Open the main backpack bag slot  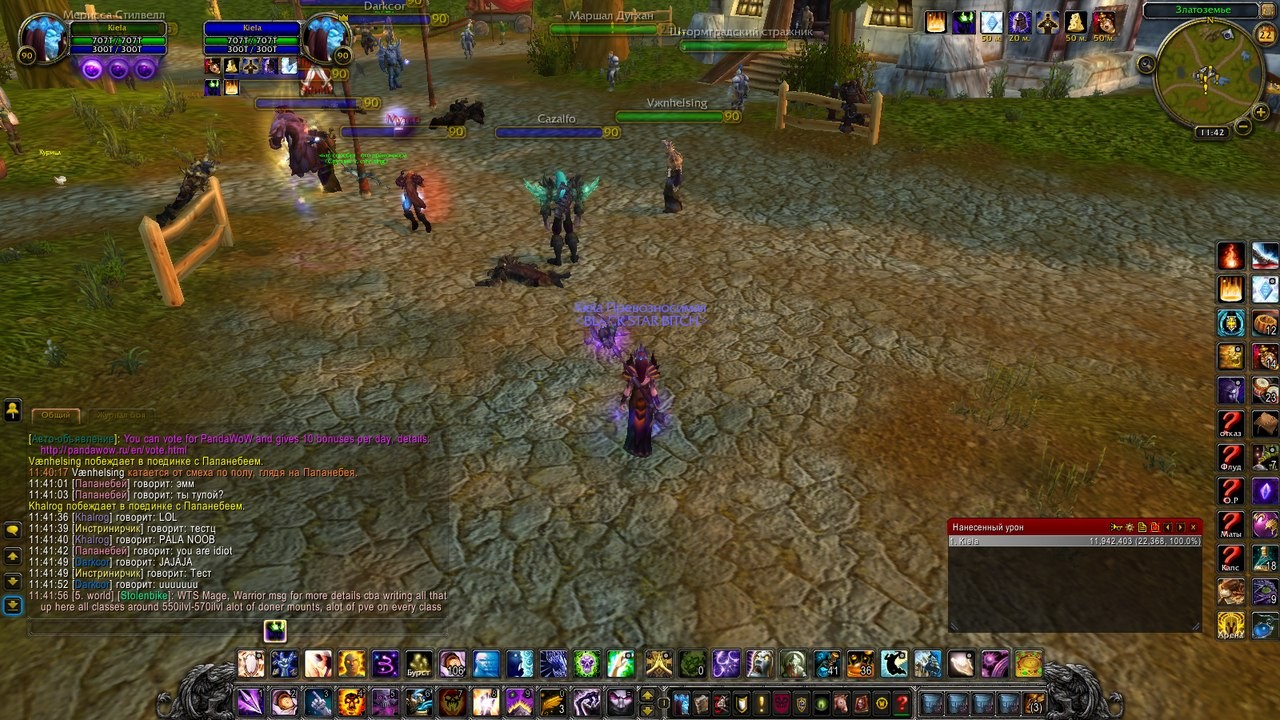pos(1033,703)
